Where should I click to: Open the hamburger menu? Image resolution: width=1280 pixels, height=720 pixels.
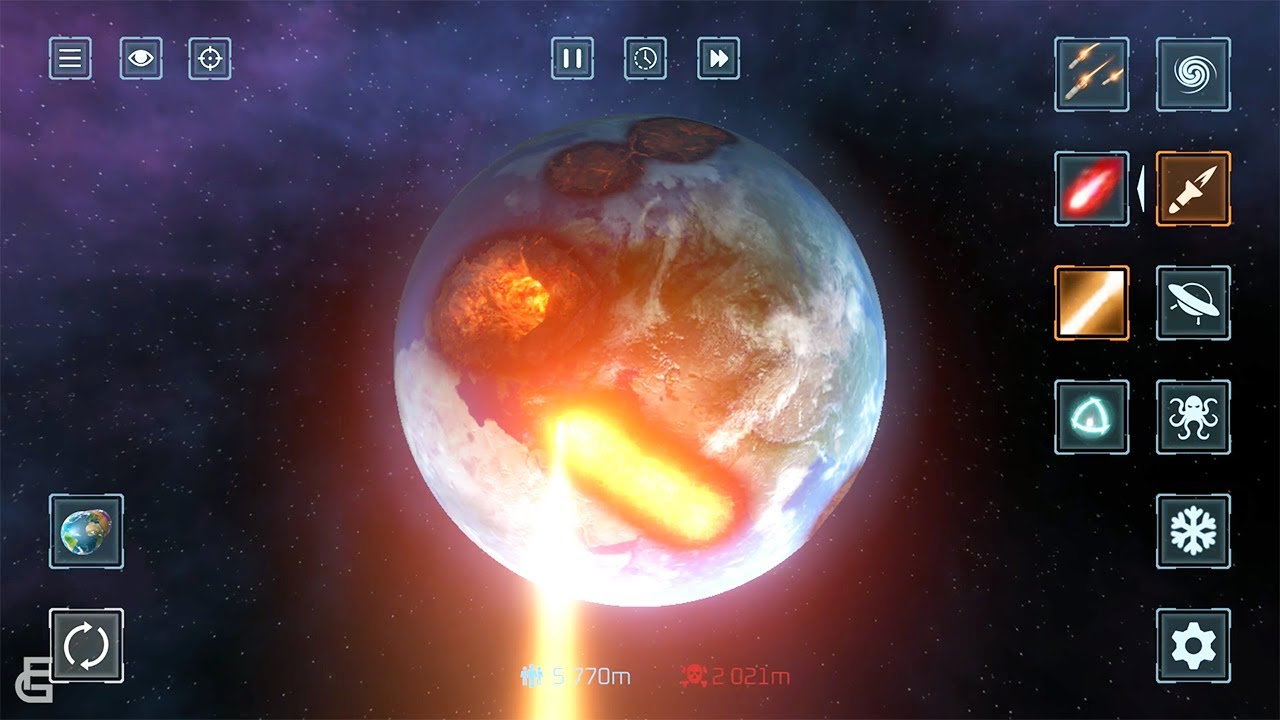click(70, 59)
